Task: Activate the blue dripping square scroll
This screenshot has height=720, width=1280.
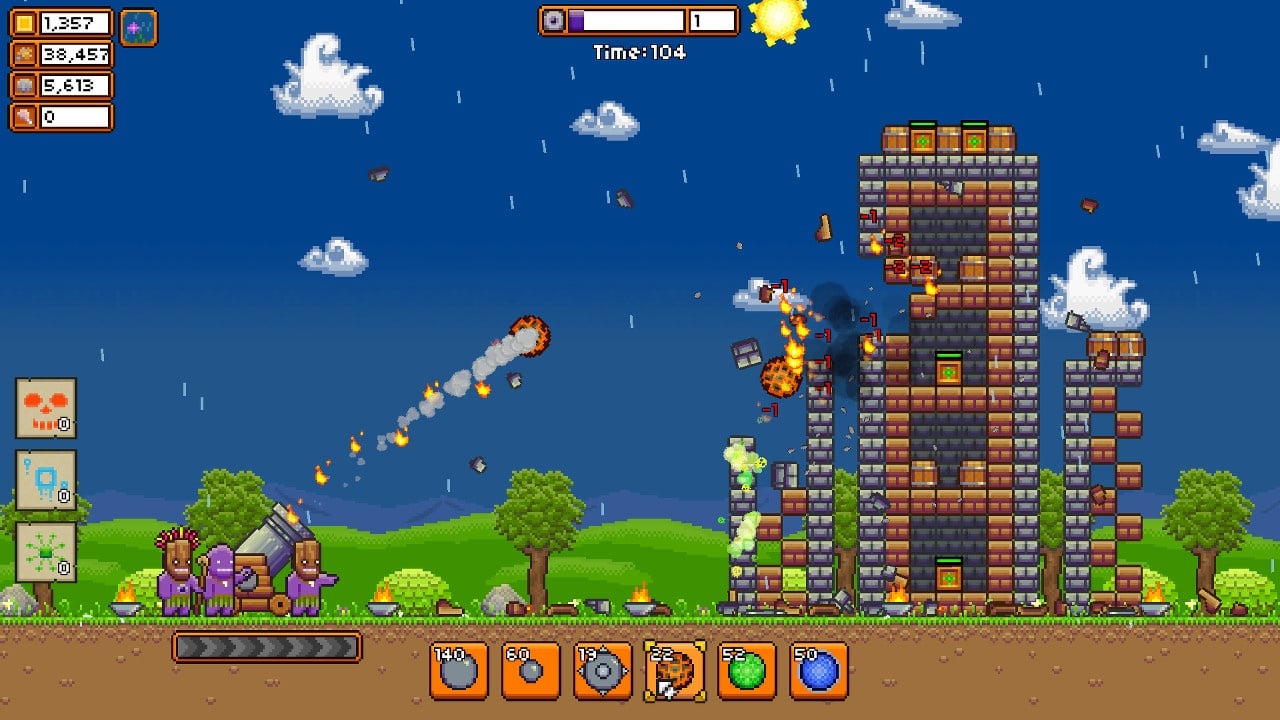Action: [46, 480]
